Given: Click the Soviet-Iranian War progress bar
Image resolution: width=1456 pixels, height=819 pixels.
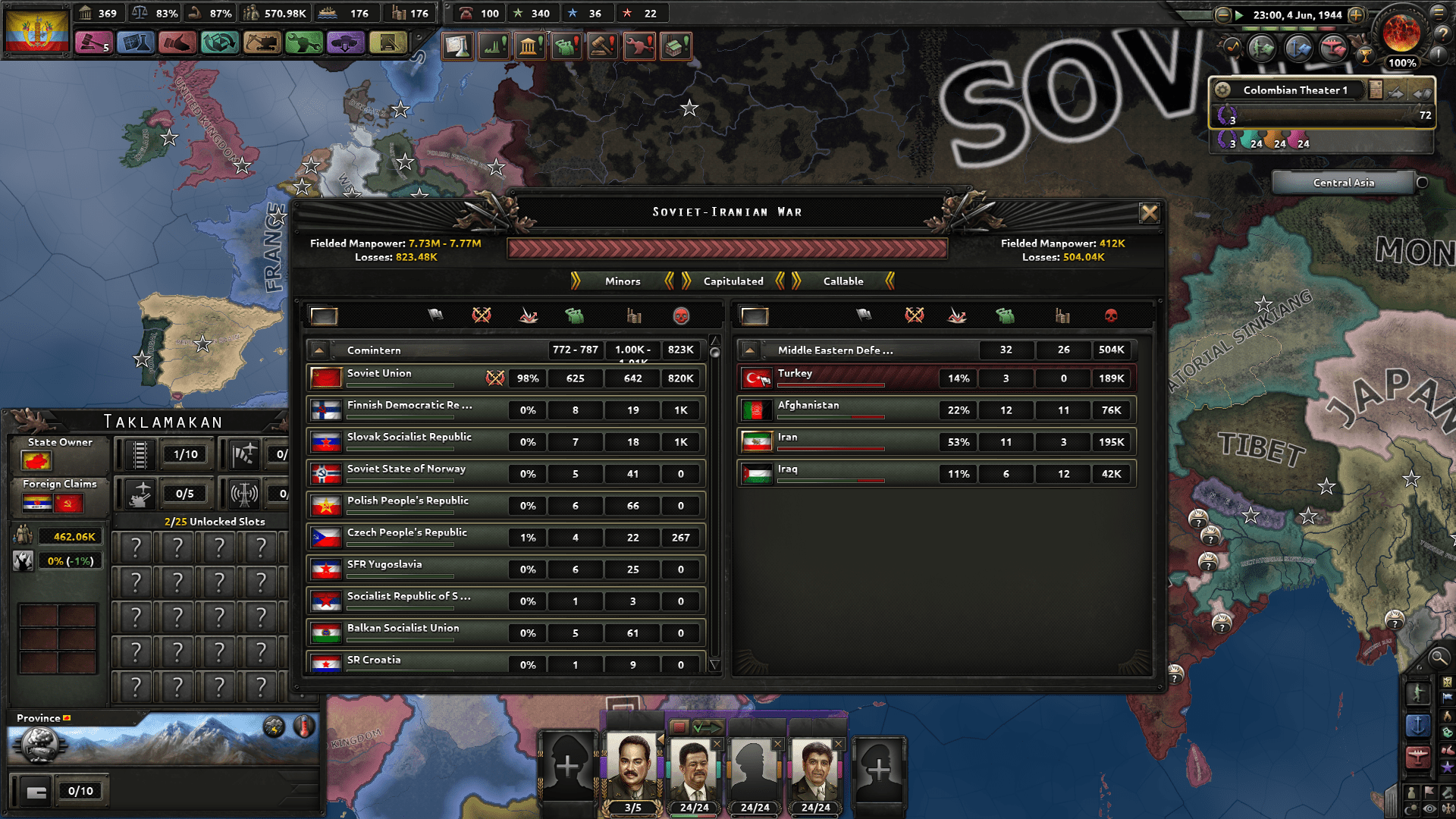Looking at the screenshot, I should [x=726, y=246].
